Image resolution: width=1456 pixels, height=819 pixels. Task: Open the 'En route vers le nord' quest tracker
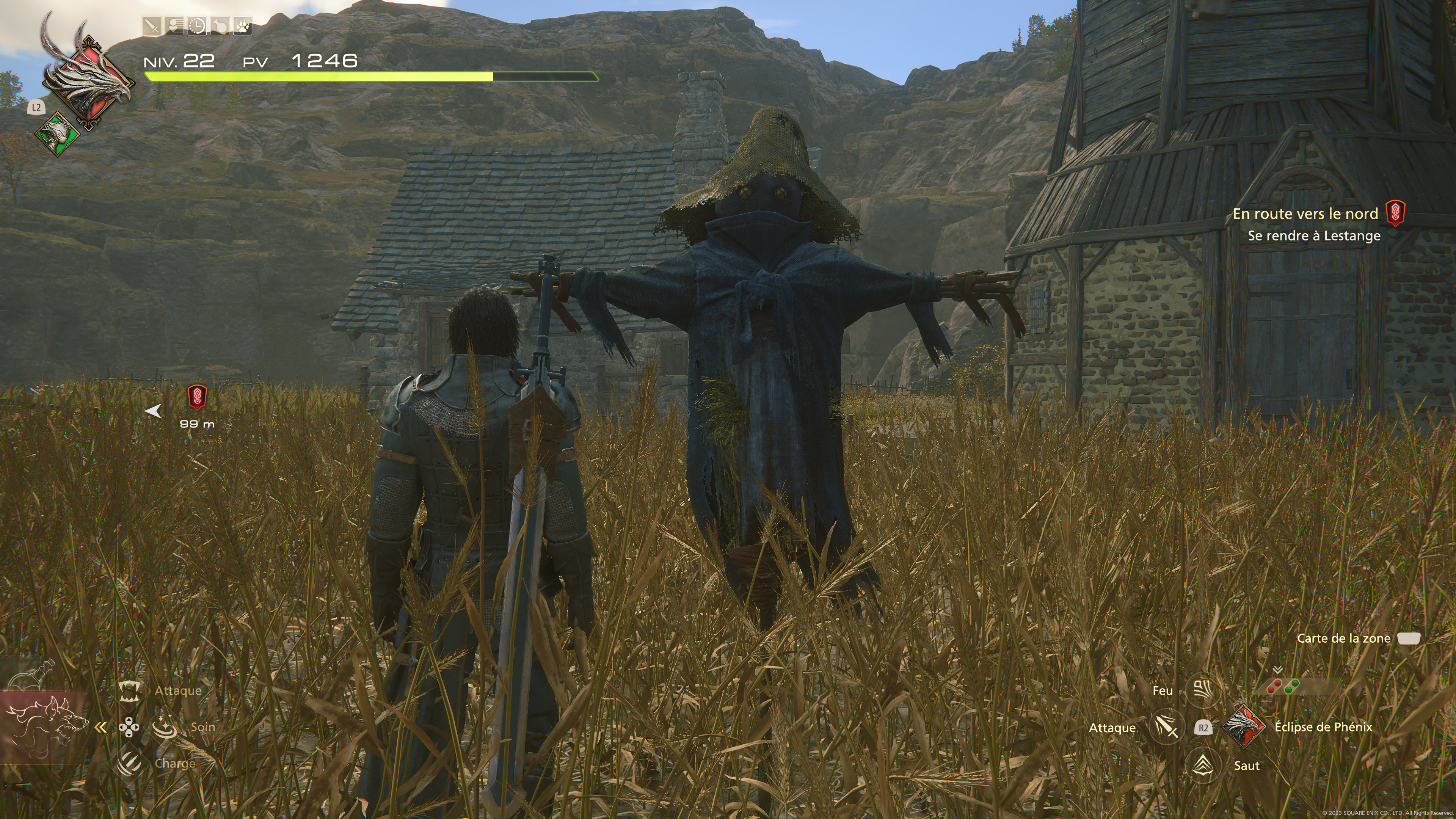(x=1305, y=214)
